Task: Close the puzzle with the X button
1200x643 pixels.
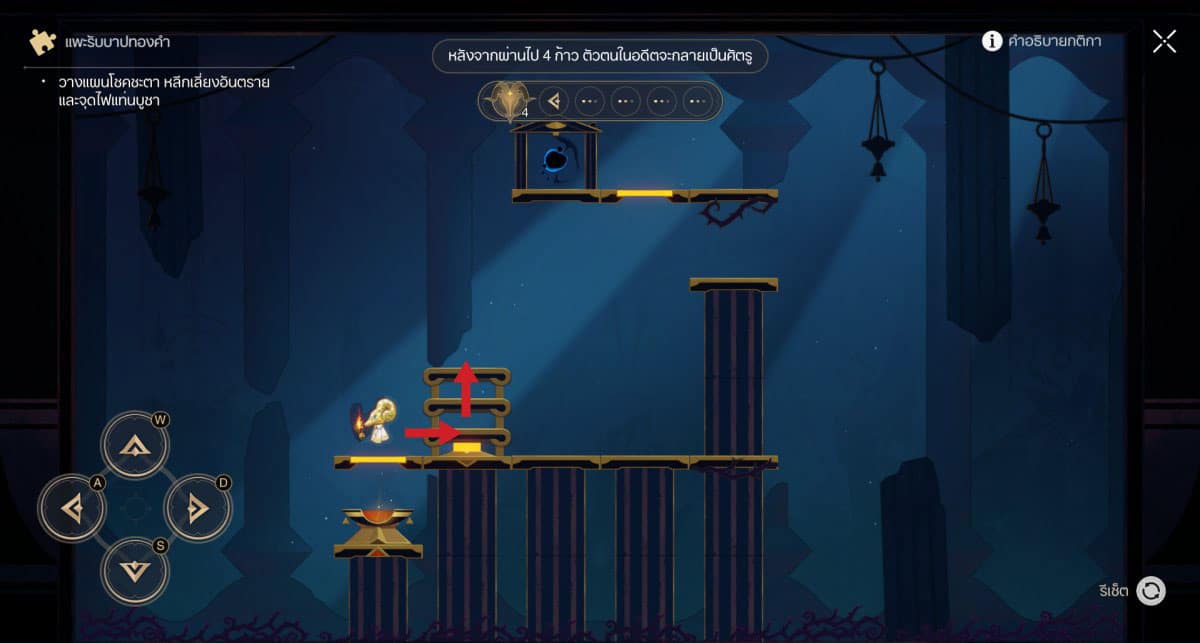Action: pos(1164,41)
